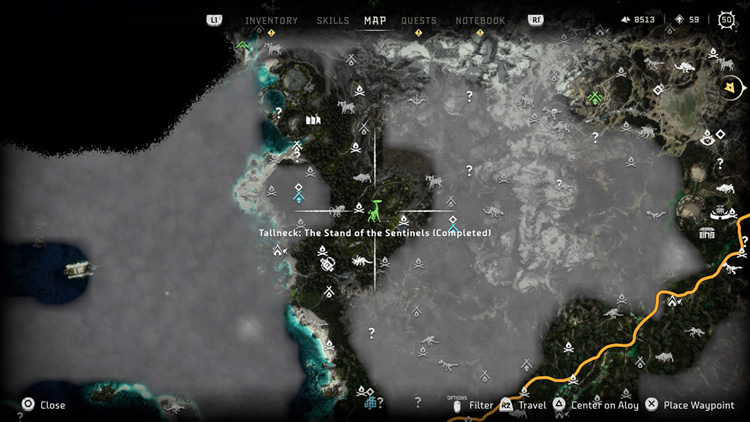750x422 pixels.
Task: Select the Map tab
Action: (375, 20)
